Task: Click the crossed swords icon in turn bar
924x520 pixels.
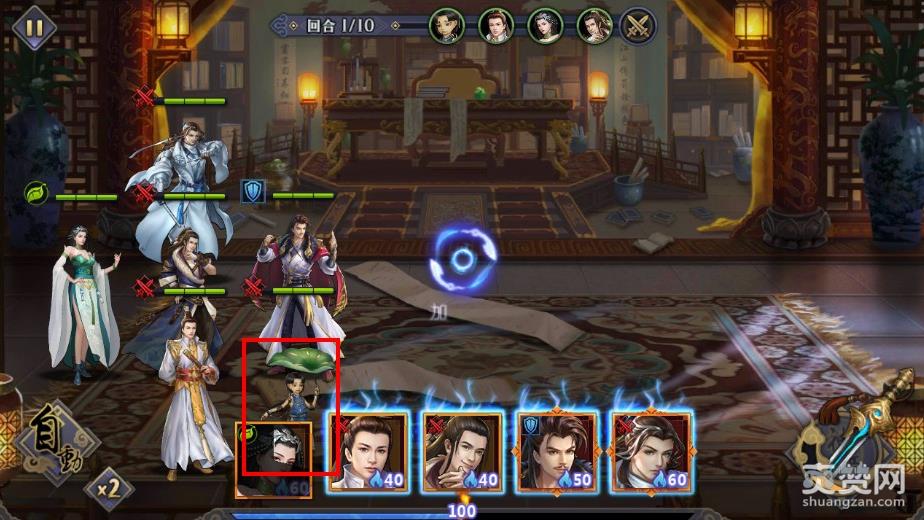Action: (x=638, y=25)
